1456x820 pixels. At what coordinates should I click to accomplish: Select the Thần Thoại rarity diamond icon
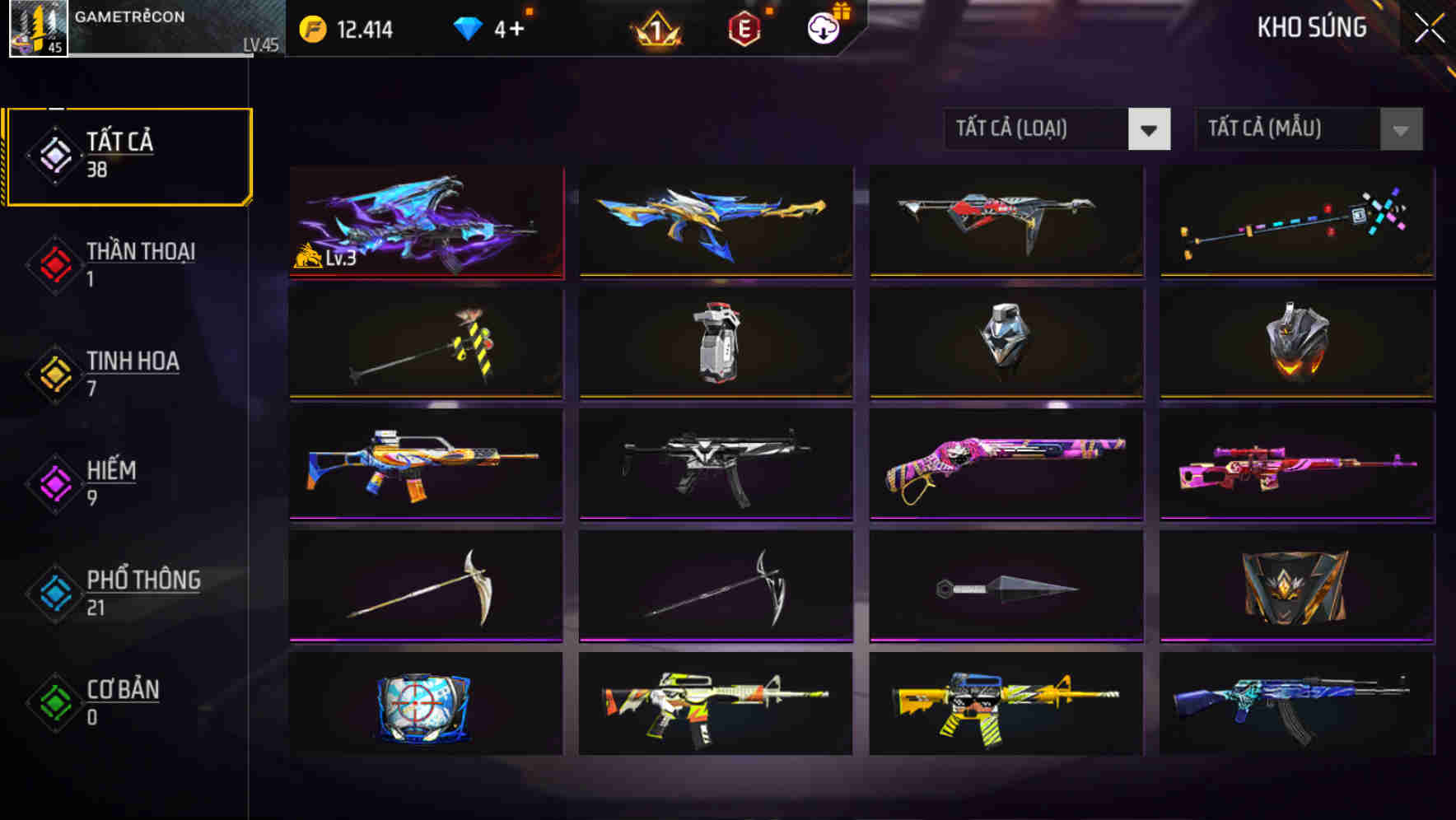point(54,263)
